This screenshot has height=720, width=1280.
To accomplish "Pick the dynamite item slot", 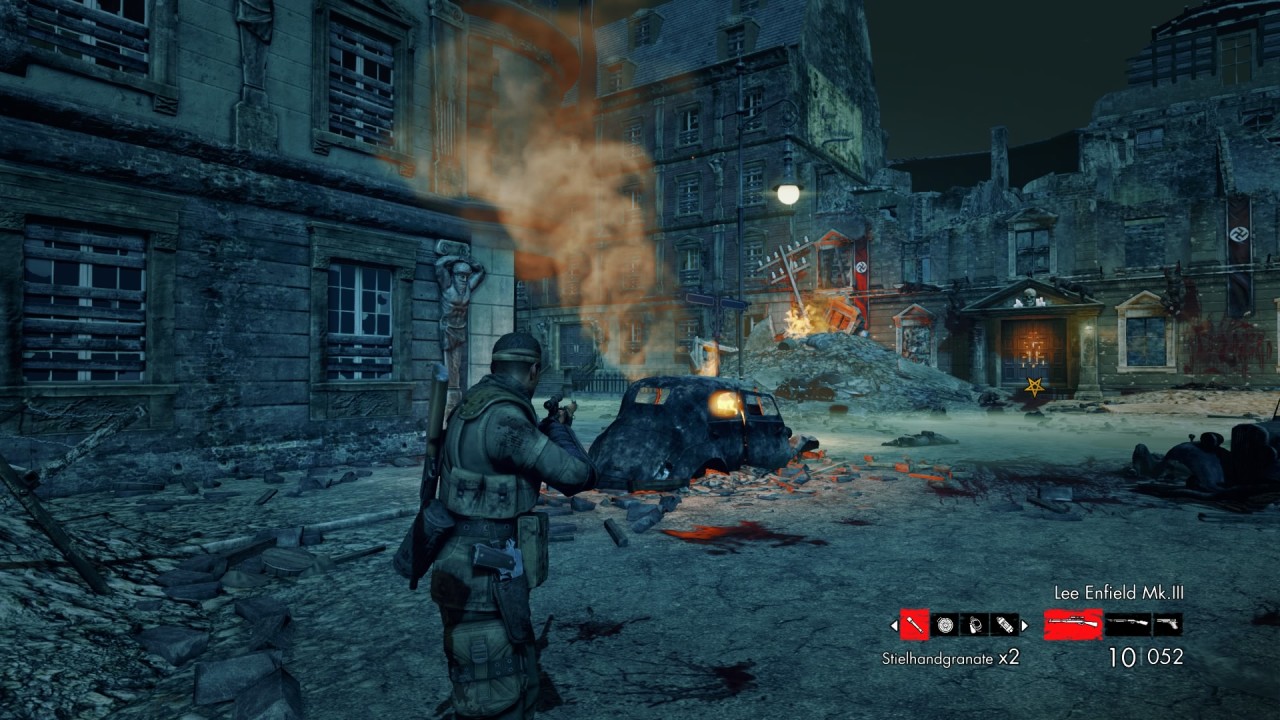I will pos(1005,625).
